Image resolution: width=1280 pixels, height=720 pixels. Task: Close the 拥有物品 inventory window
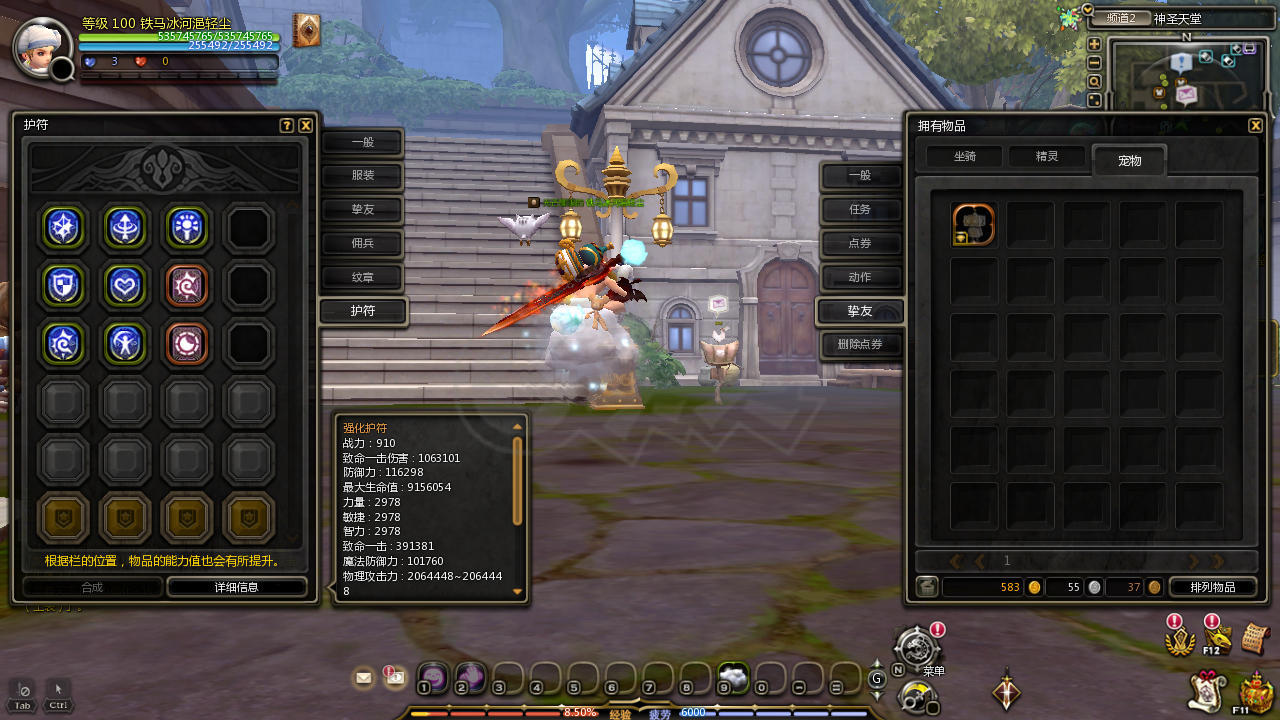(1255, 126)
